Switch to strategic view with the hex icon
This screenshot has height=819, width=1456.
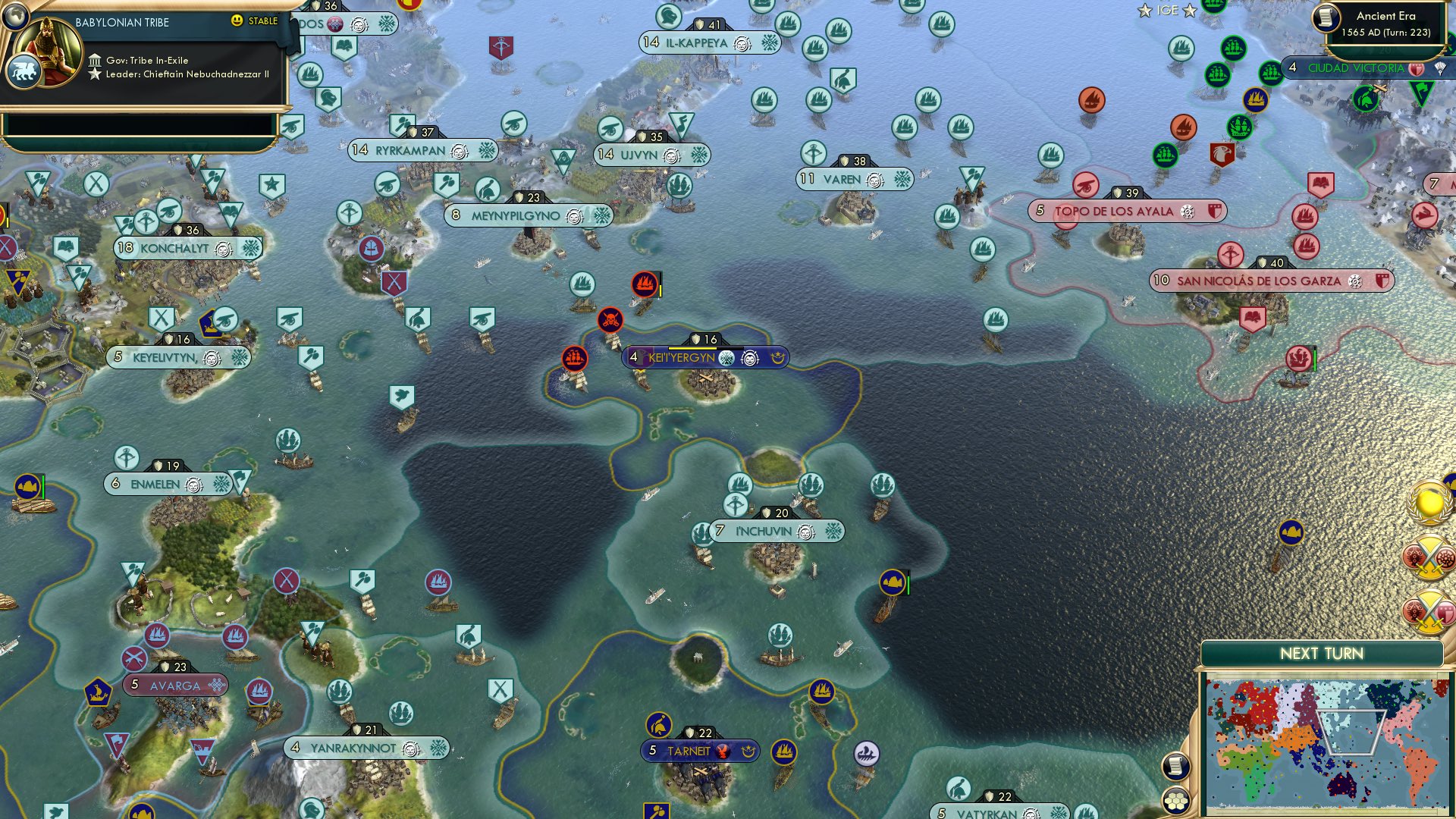pyautogui.click(x=1175, y=800)
